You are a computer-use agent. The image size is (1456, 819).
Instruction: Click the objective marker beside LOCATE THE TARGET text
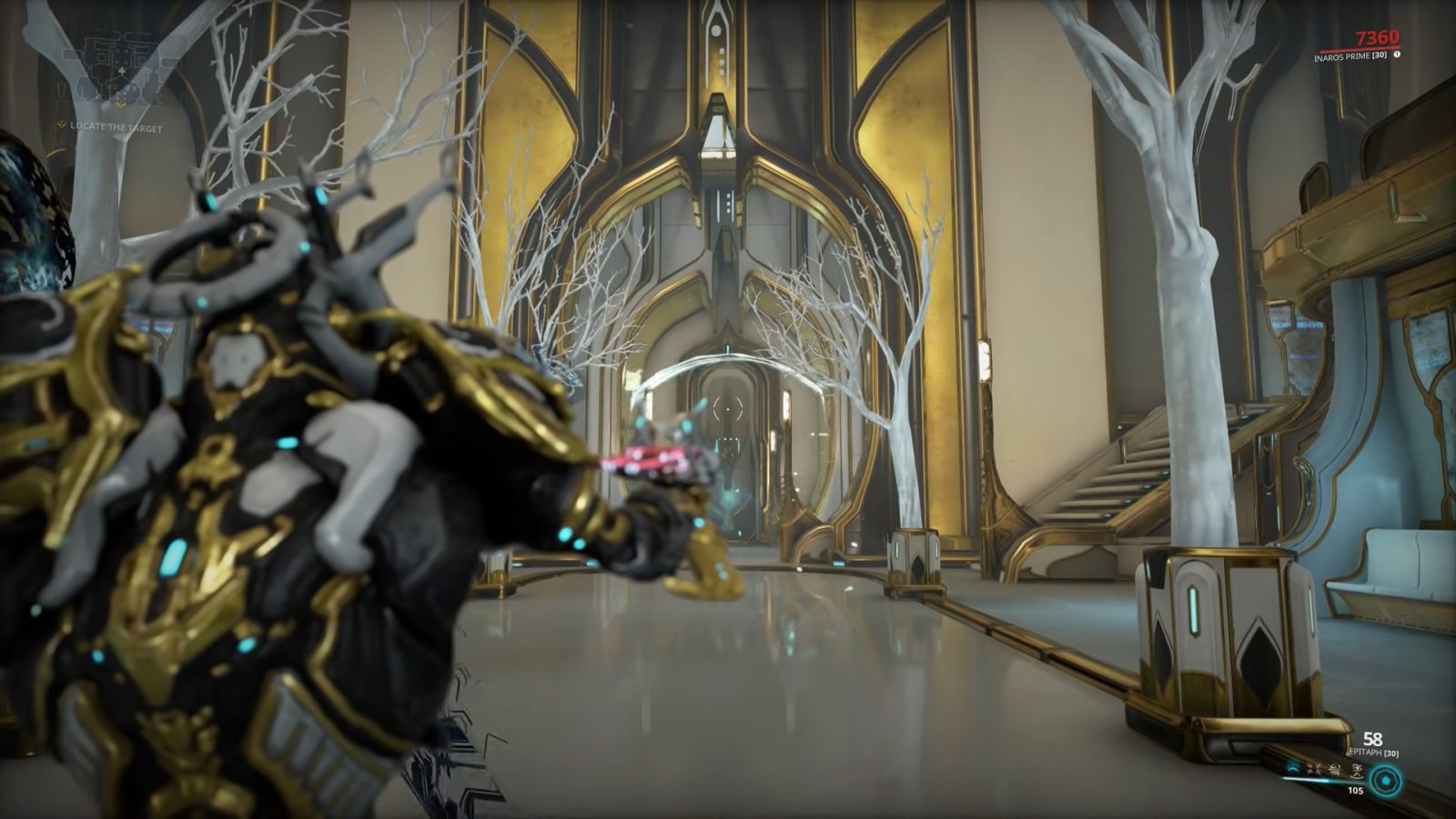(x=61, y=125)
